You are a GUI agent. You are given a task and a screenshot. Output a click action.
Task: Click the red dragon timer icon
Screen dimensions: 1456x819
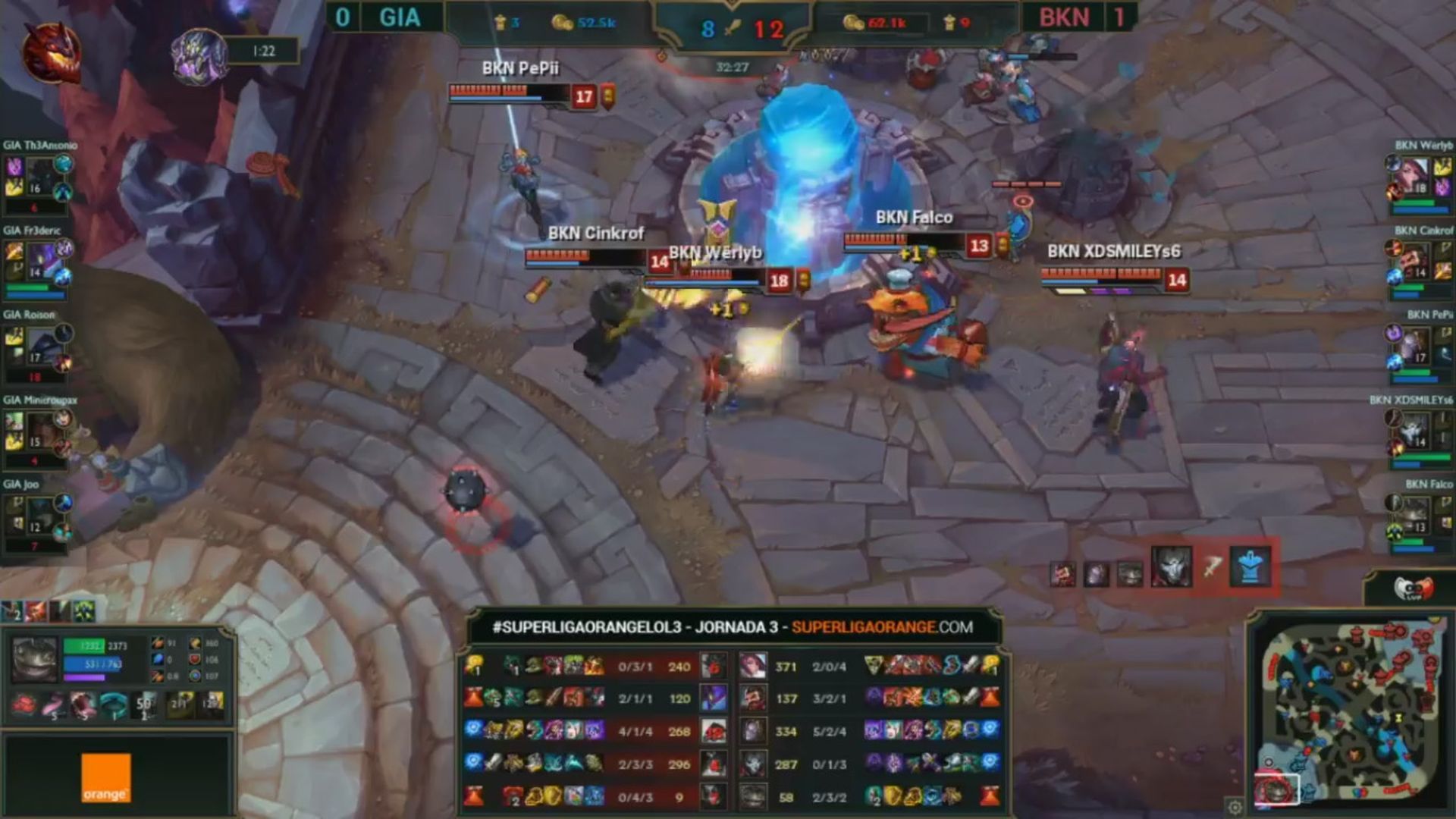pos(52,52)
